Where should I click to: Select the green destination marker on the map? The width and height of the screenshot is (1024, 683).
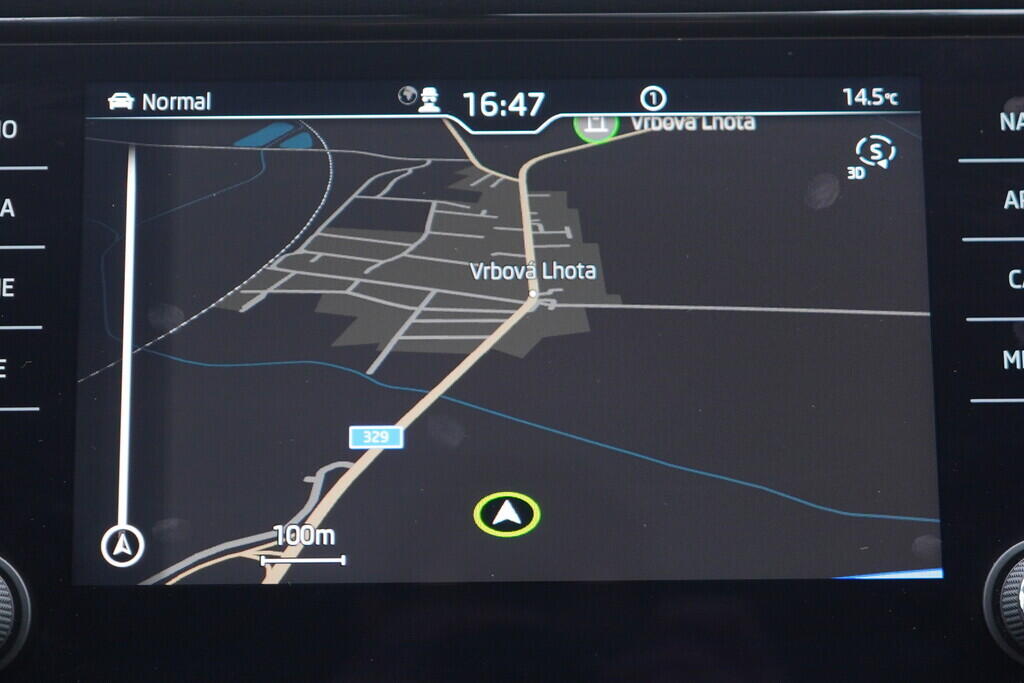click(x=596, y=127)
